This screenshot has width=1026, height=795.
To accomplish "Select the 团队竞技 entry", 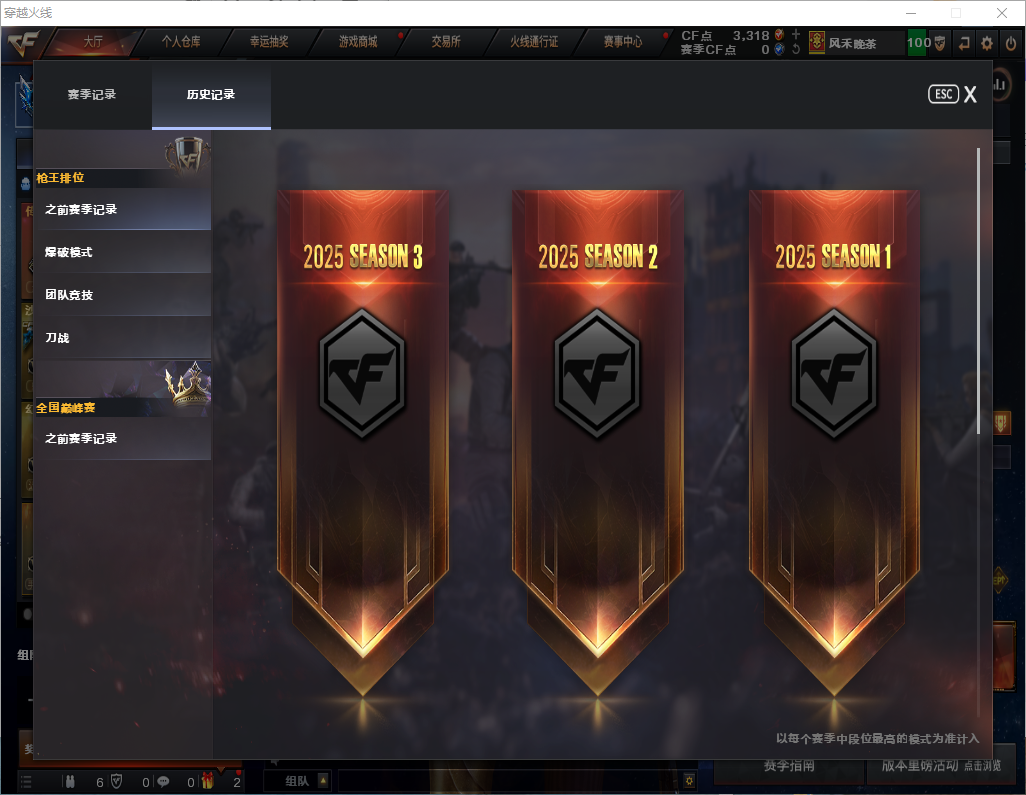I will 122,295.
